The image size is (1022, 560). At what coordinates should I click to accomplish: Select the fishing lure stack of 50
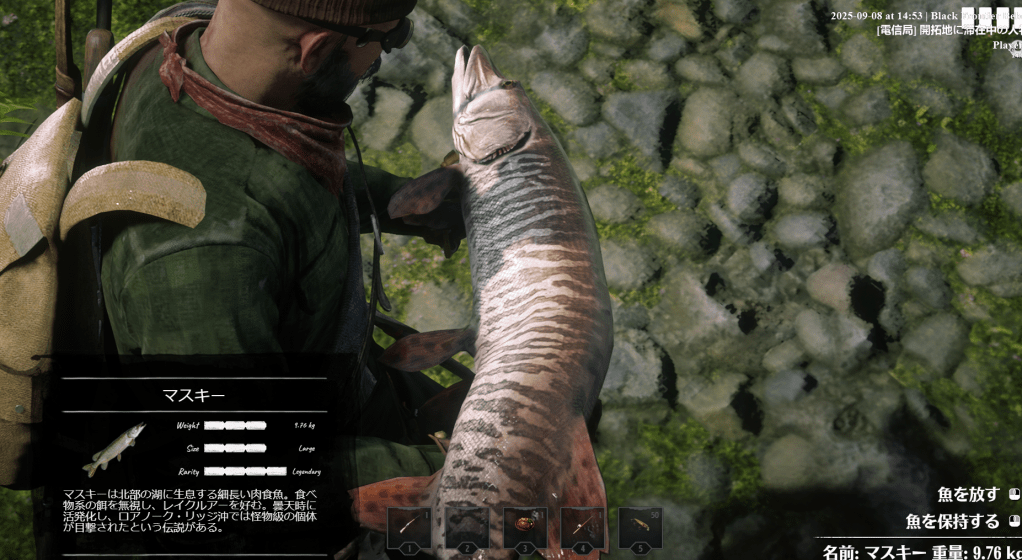point(640,527)
